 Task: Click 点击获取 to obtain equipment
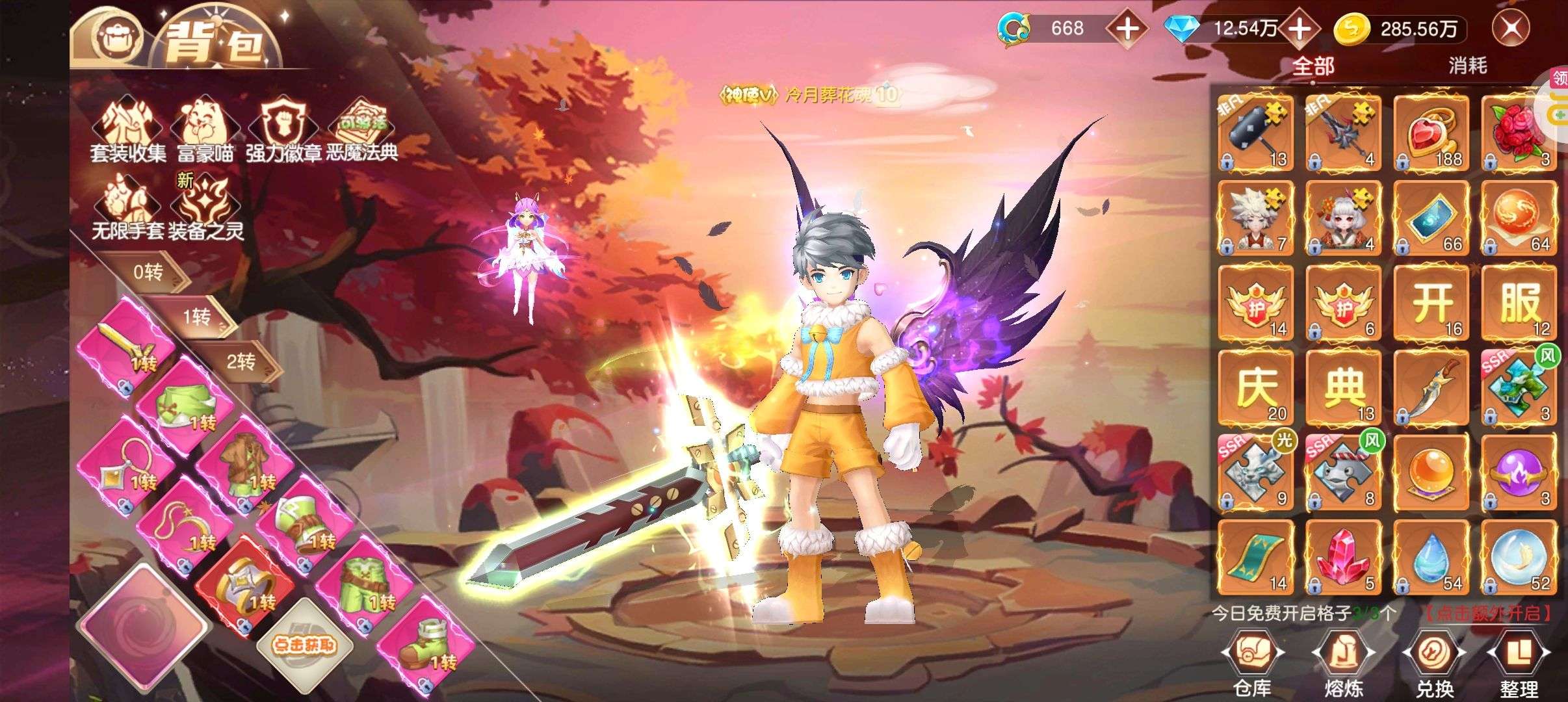click(304, 644)
